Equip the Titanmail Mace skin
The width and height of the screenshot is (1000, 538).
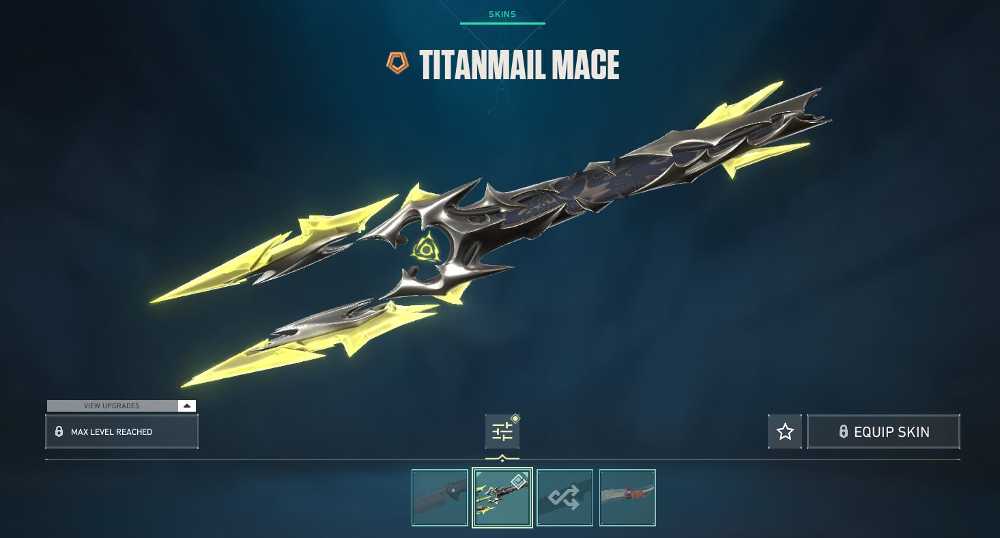883,432
